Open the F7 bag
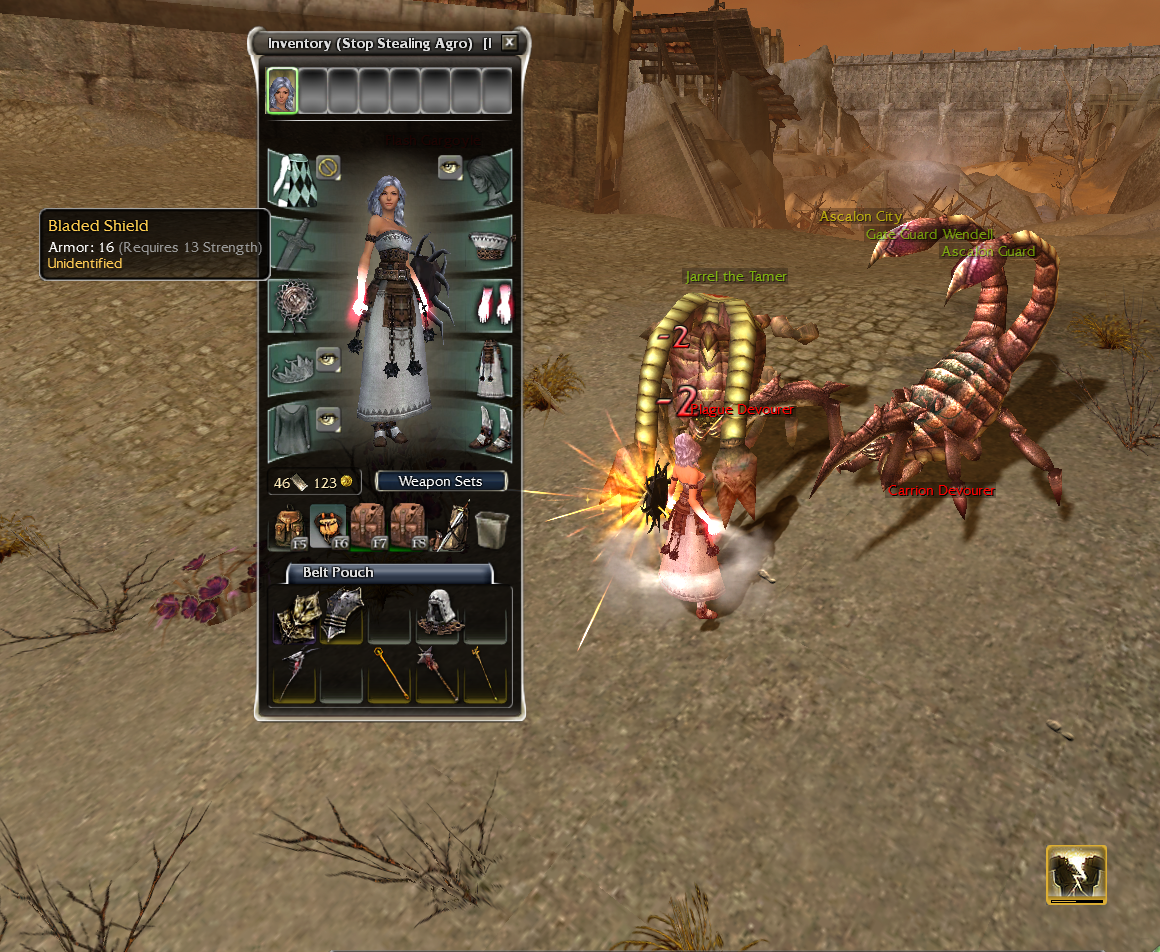The height and width of the screenshot is (952, 1160). click(368, 527)
